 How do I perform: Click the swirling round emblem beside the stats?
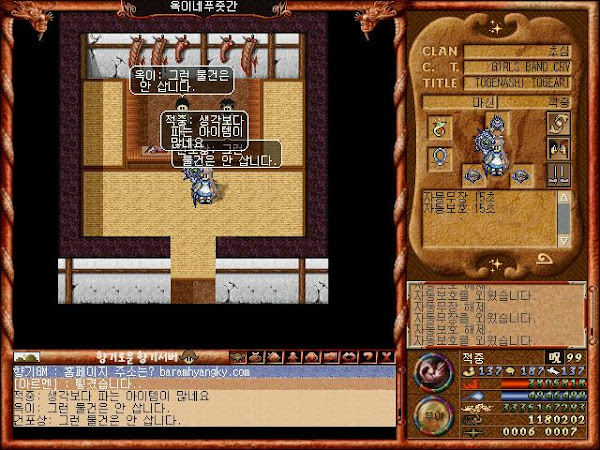pyautogui.click(x=433, y=372)
